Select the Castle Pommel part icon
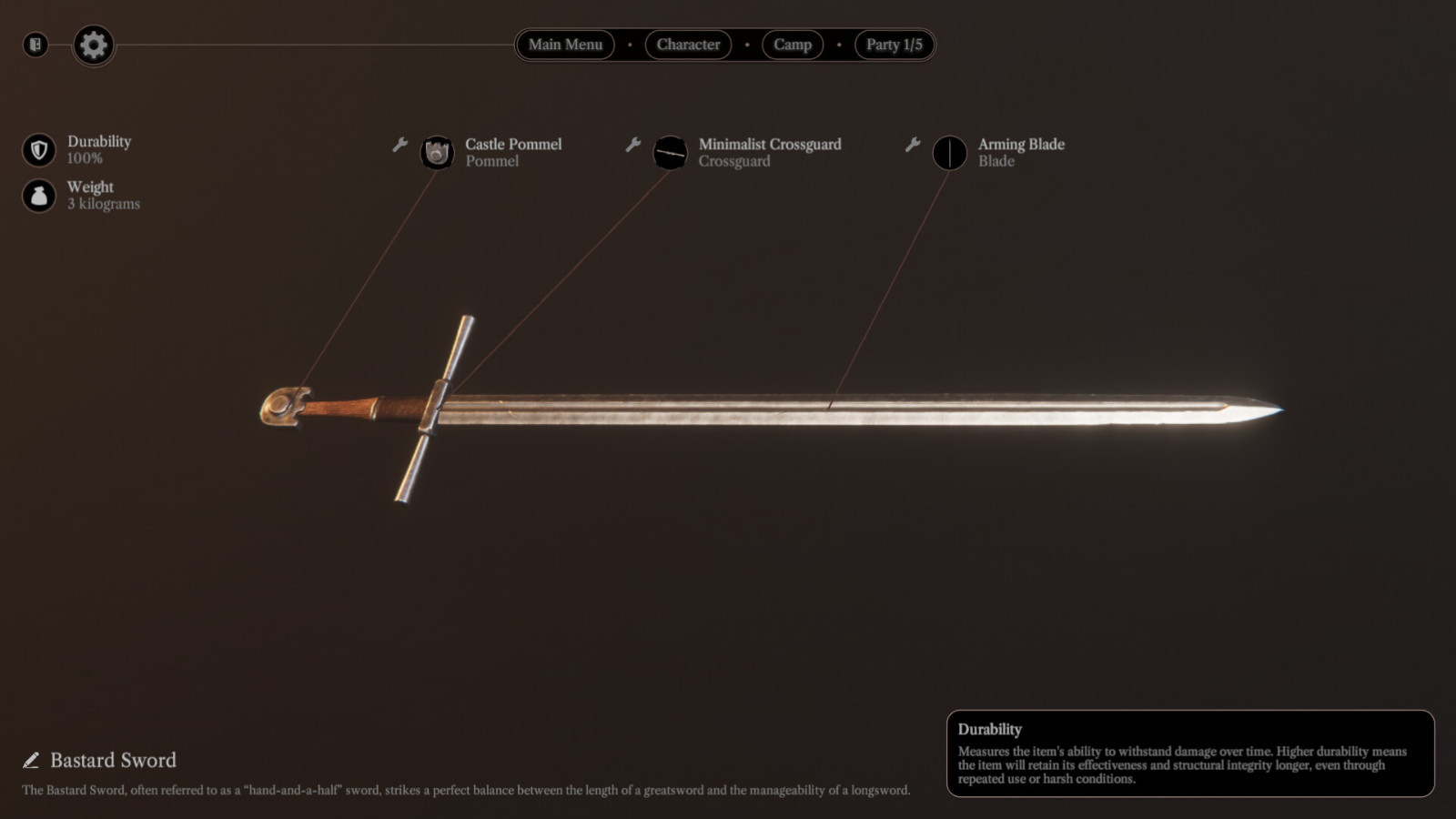 437,152
